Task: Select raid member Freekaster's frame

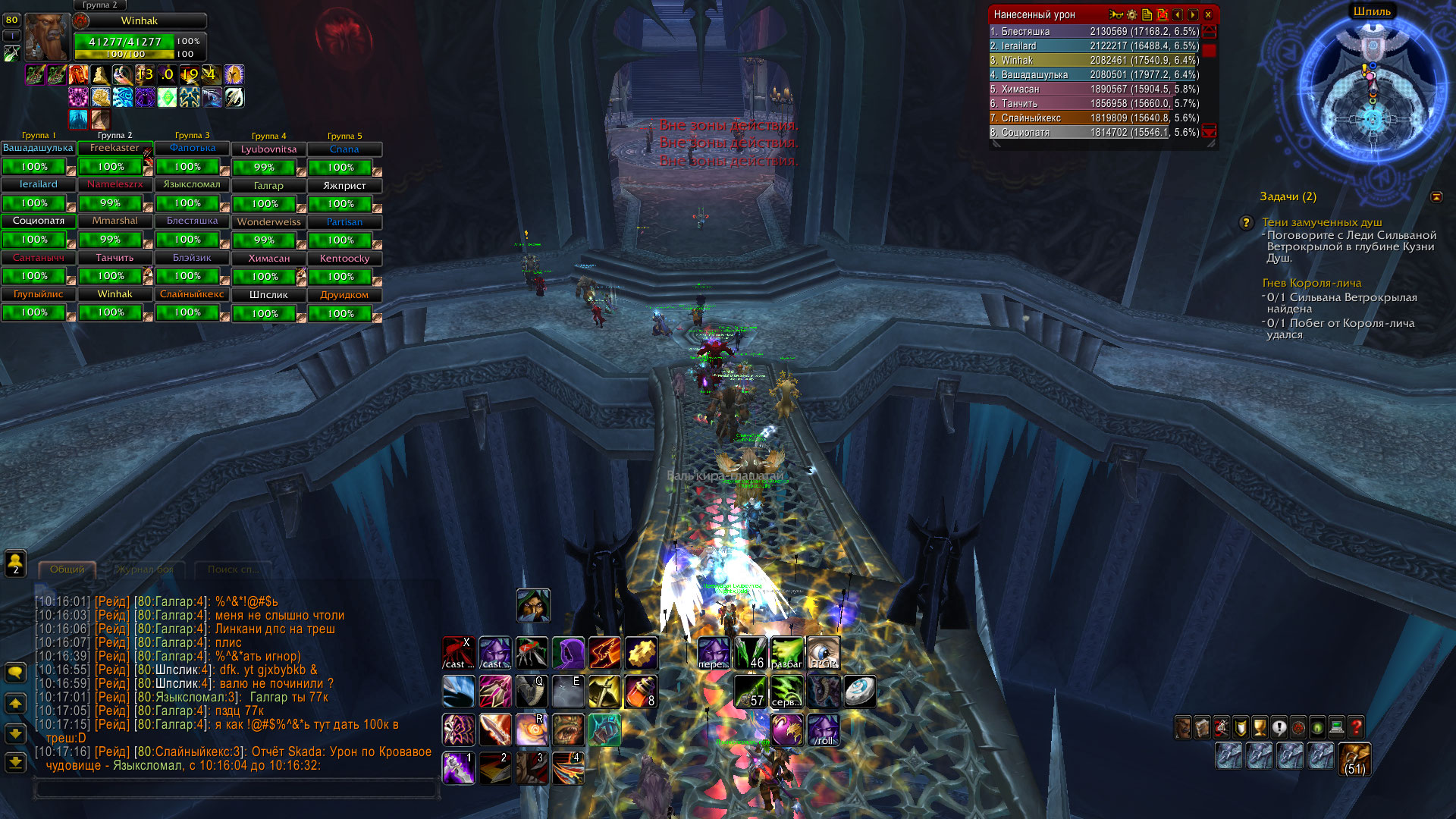Action: (115, 149)
